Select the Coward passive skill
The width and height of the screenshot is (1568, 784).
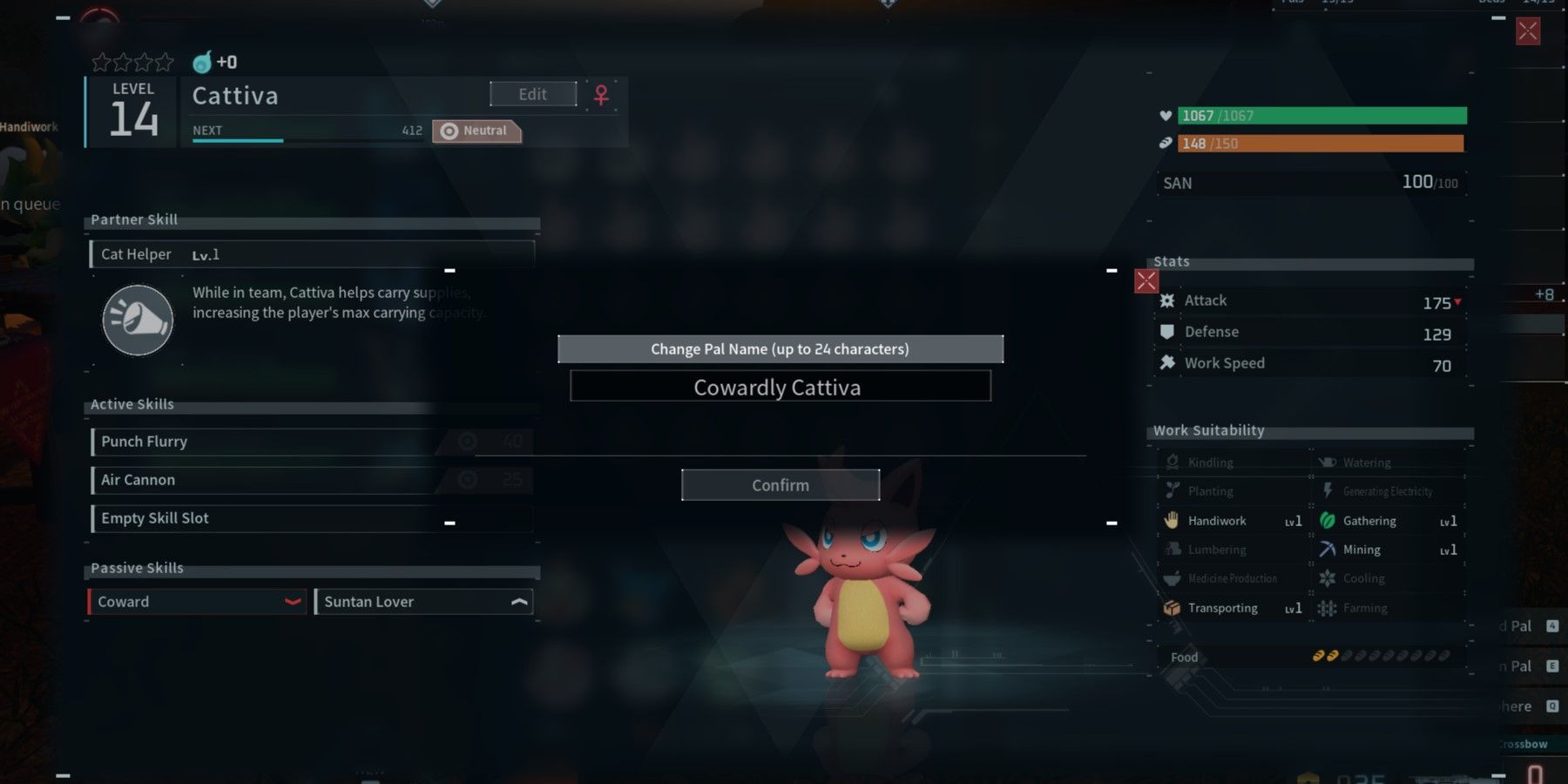[x=197, y=602]
